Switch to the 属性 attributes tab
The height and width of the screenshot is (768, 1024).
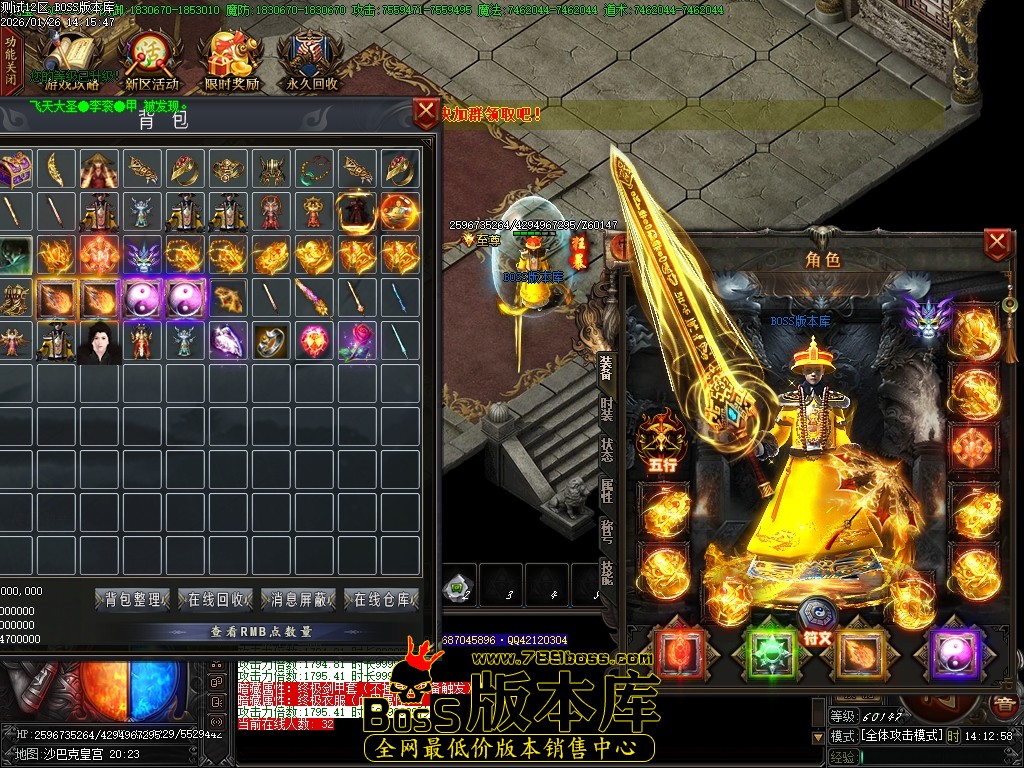click(x=607, y=491)
